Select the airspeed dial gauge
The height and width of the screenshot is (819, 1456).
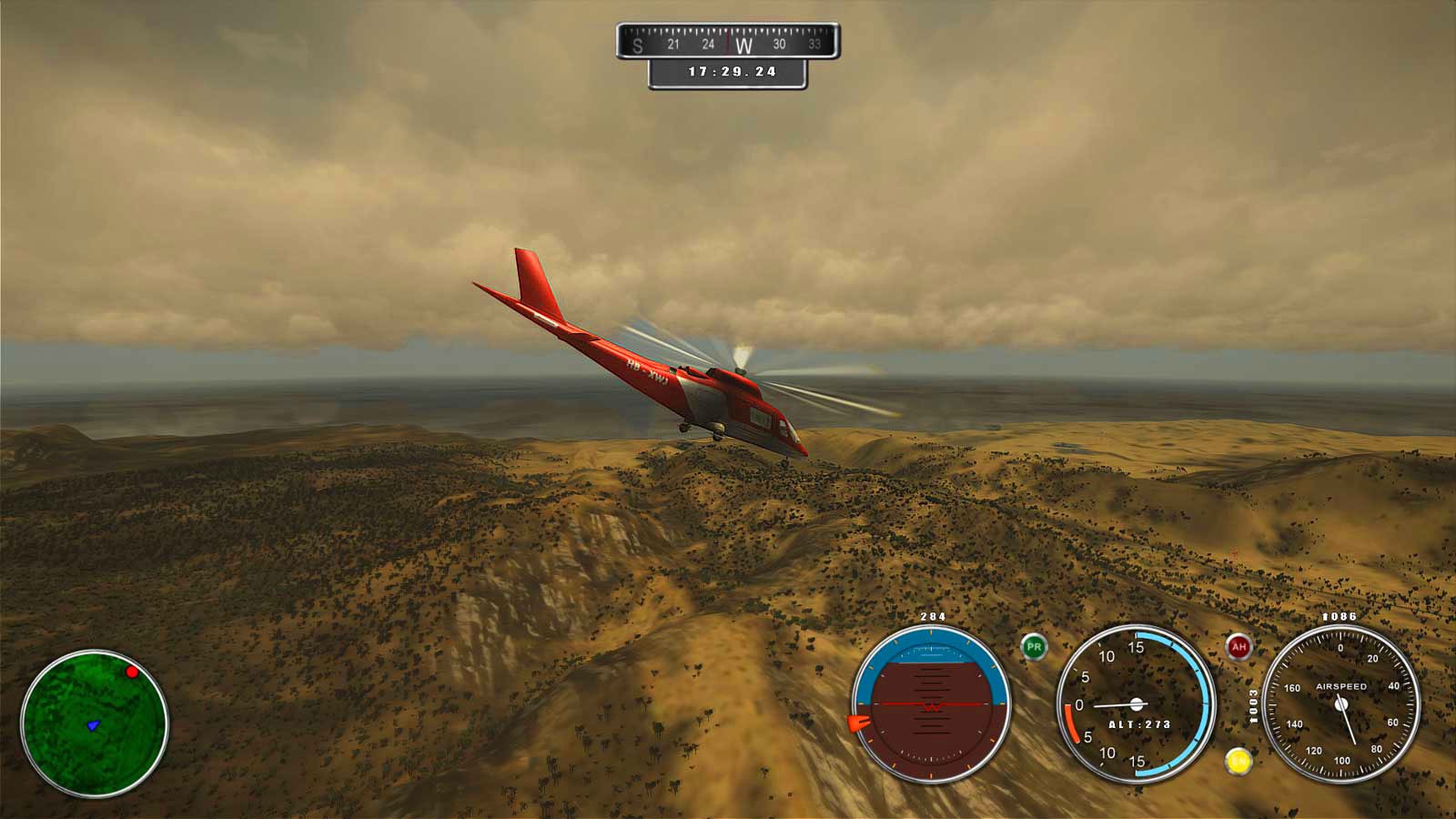(1340, 704)
